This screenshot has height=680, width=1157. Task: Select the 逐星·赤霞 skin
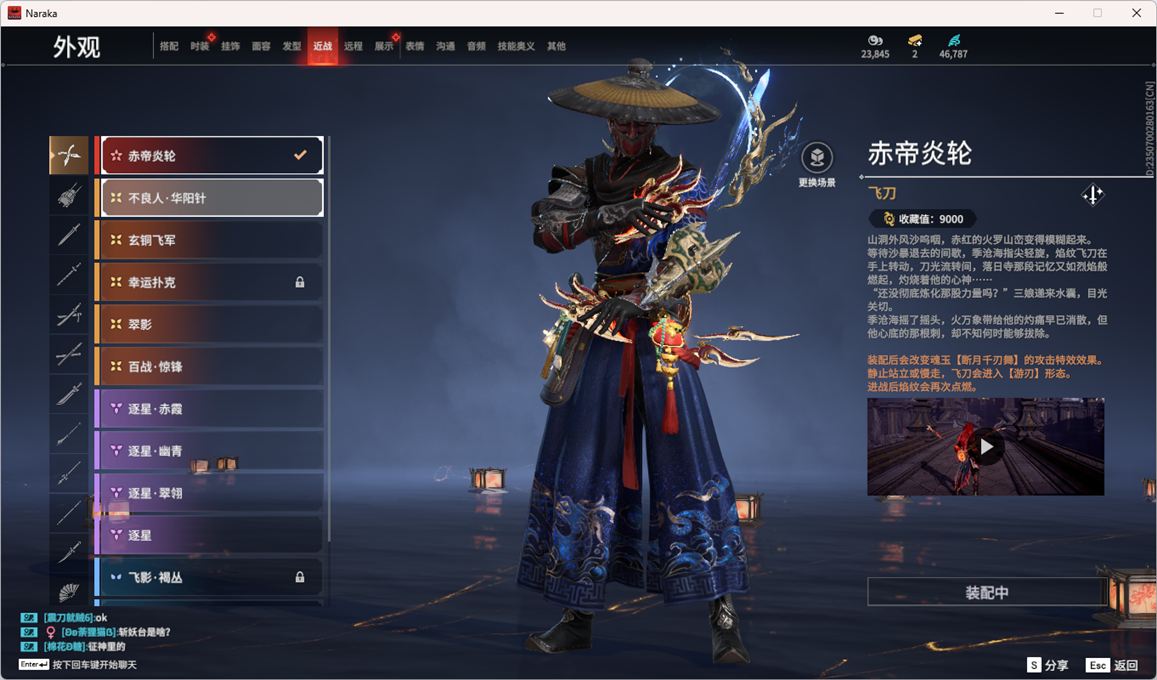click(210, 408)
